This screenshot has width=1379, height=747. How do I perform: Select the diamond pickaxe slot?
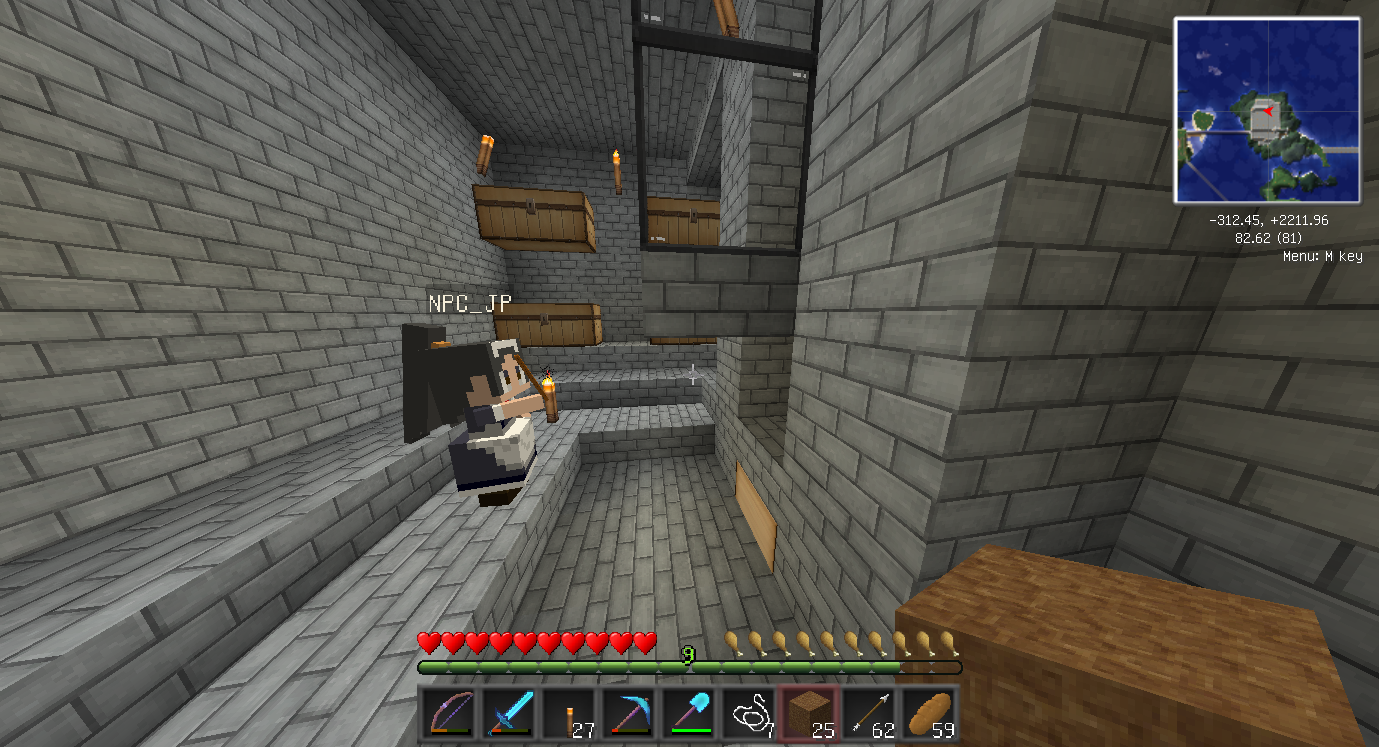(x=628, y=714)
